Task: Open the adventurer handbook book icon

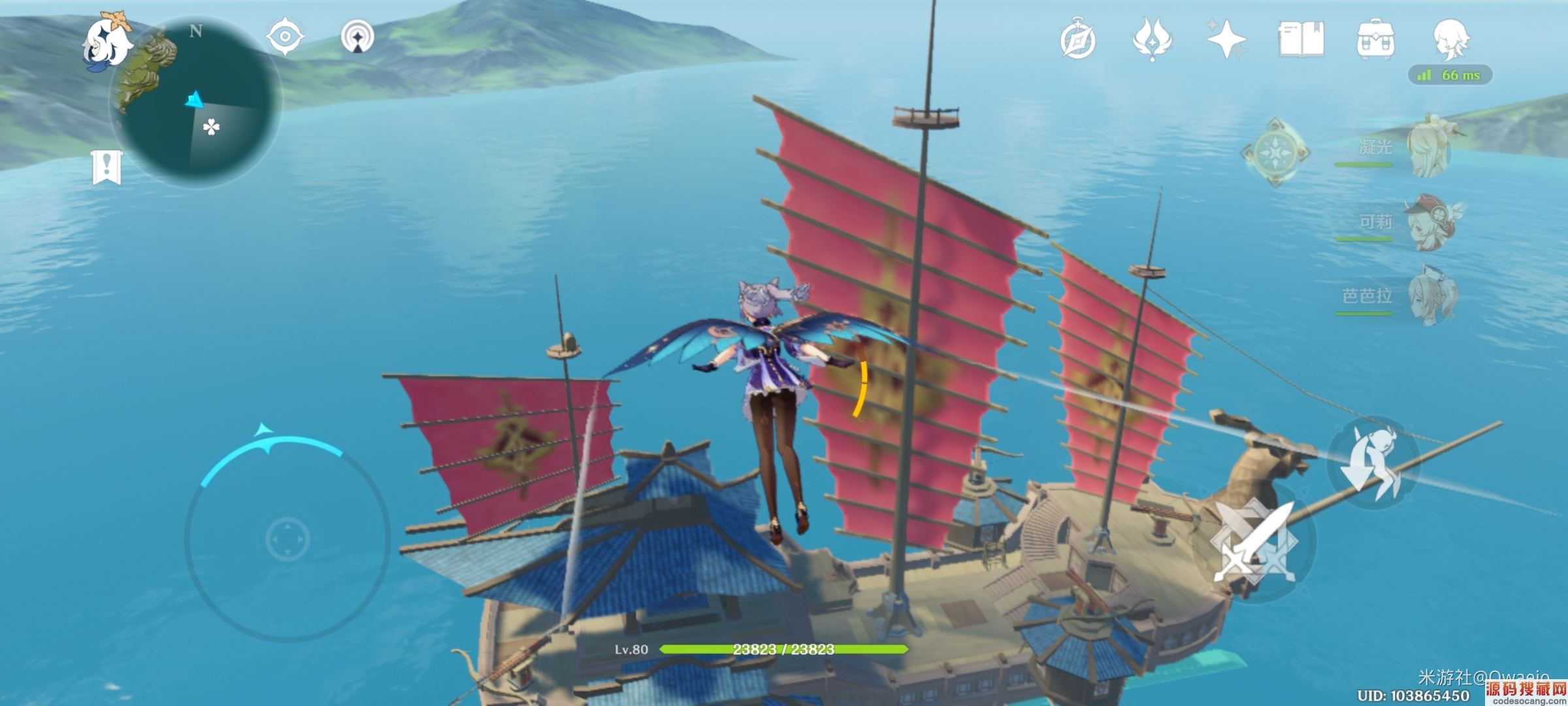Action: pyautogui.click(x=1301, y=40)
